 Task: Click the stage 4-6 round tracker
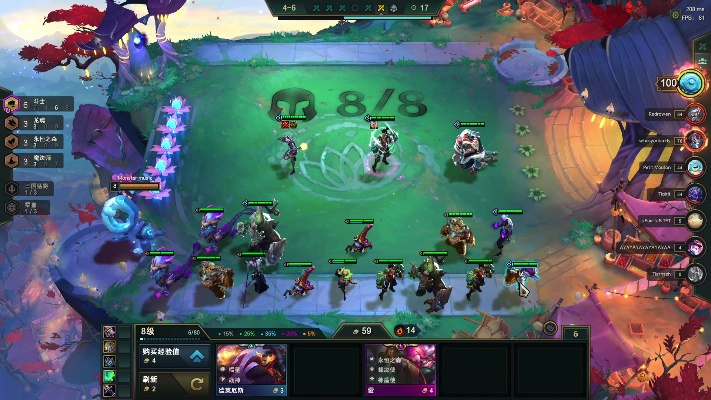(x=290, y=8)
